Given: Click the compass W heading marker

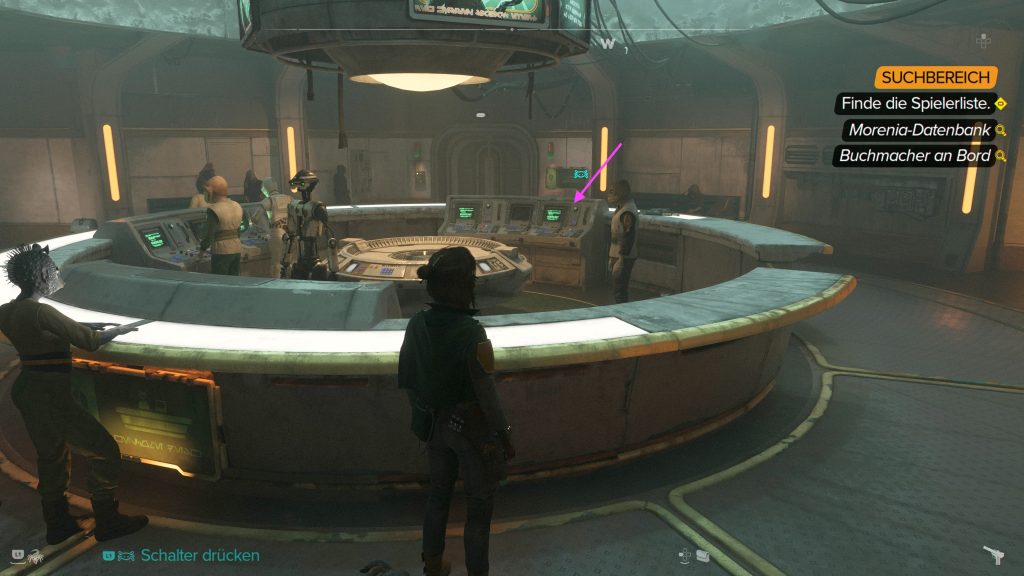Looking at the screenshot, I should (x=608, y=43).
